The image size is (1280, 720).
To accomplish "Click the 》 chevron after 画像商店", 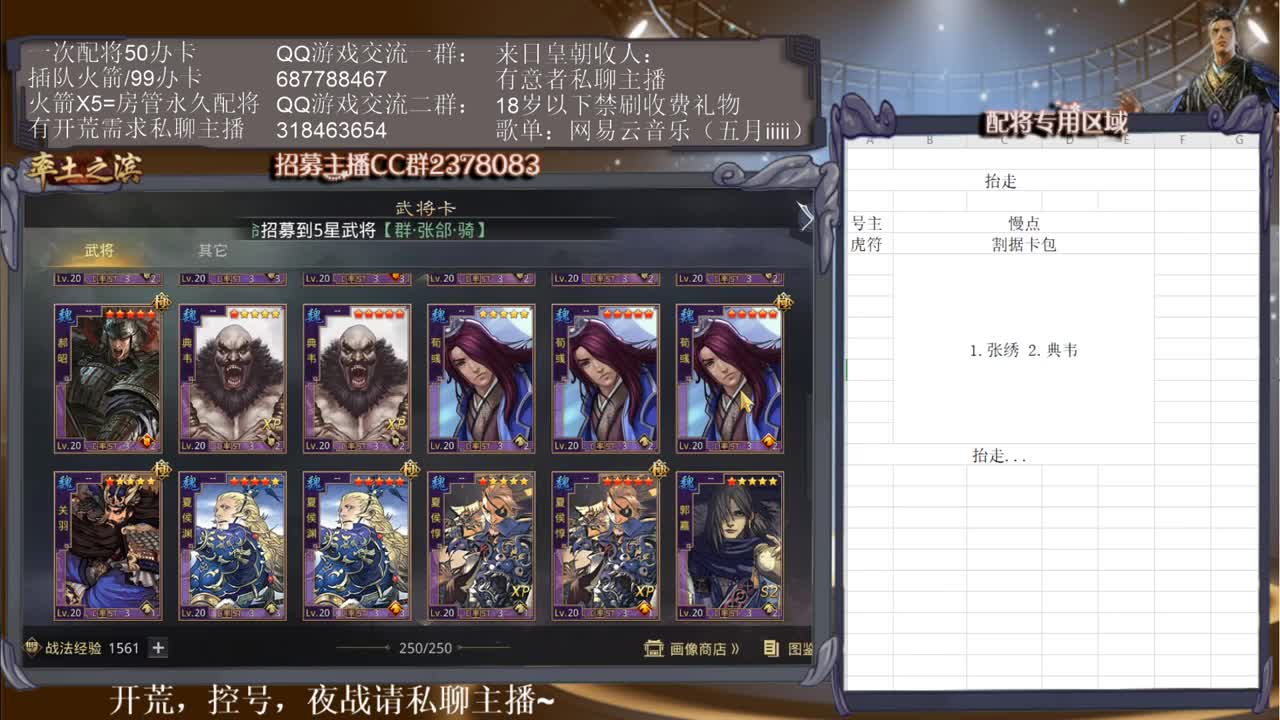I will click(x=736, y=649).
